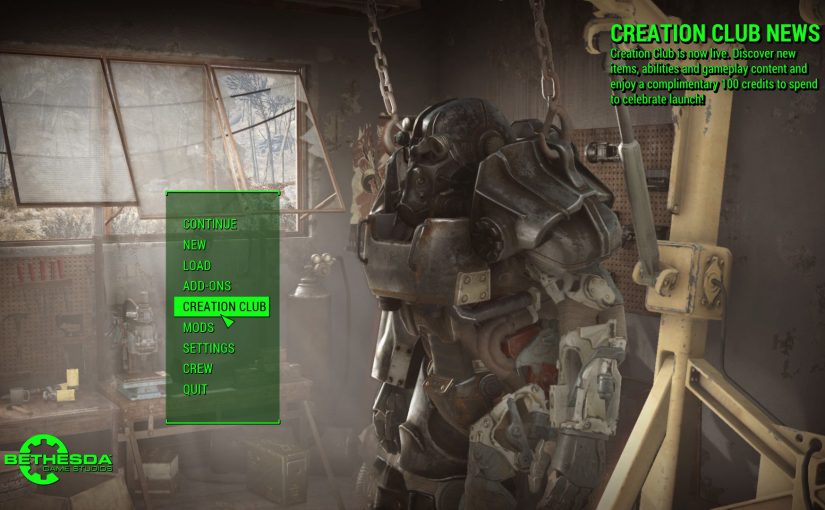Go to the Mods menu

tap(198, 328)
